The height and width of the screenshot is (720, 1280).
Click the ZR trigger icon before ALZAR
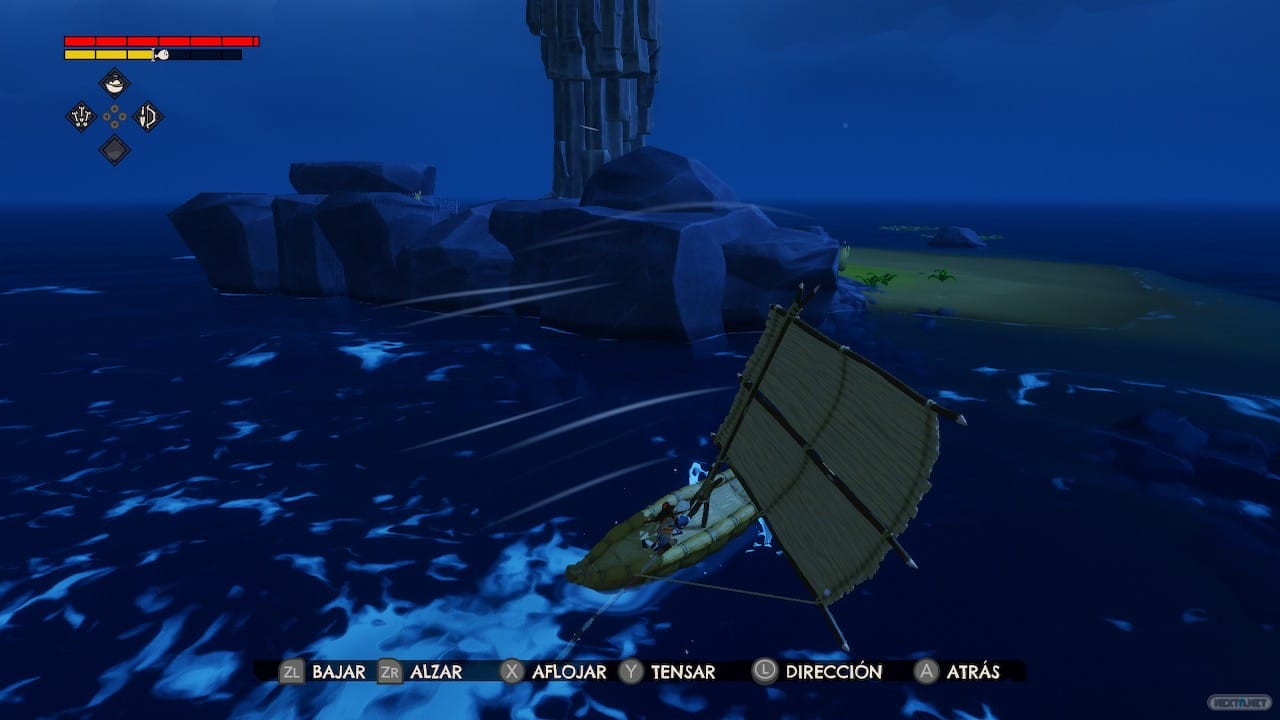tap(390, 672)
